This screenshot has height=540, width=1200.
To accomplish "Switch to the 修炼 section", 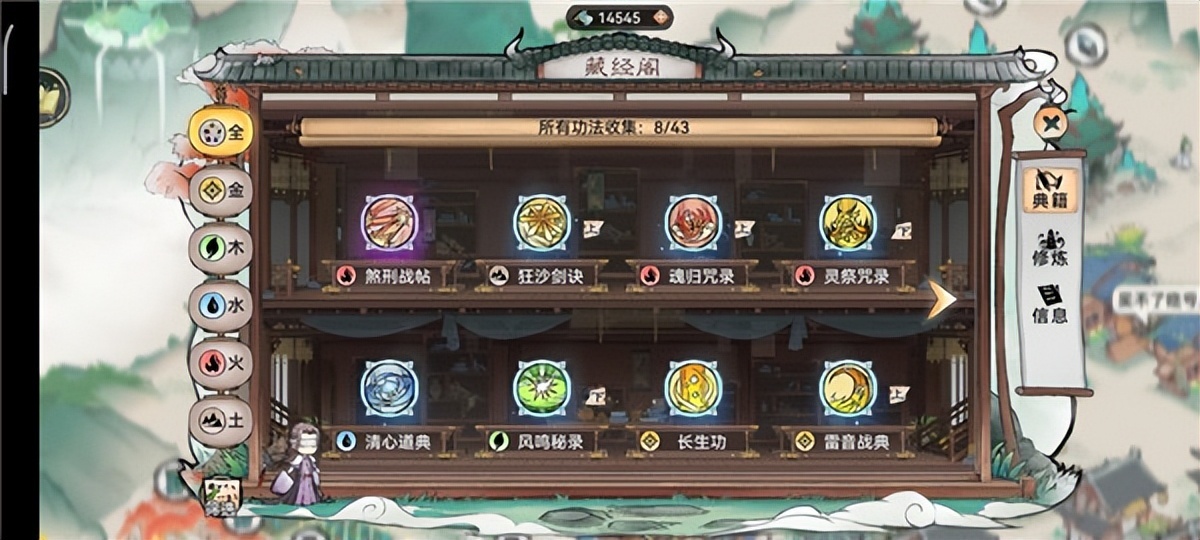I will pyautogui.click(x=1050, y=248).
